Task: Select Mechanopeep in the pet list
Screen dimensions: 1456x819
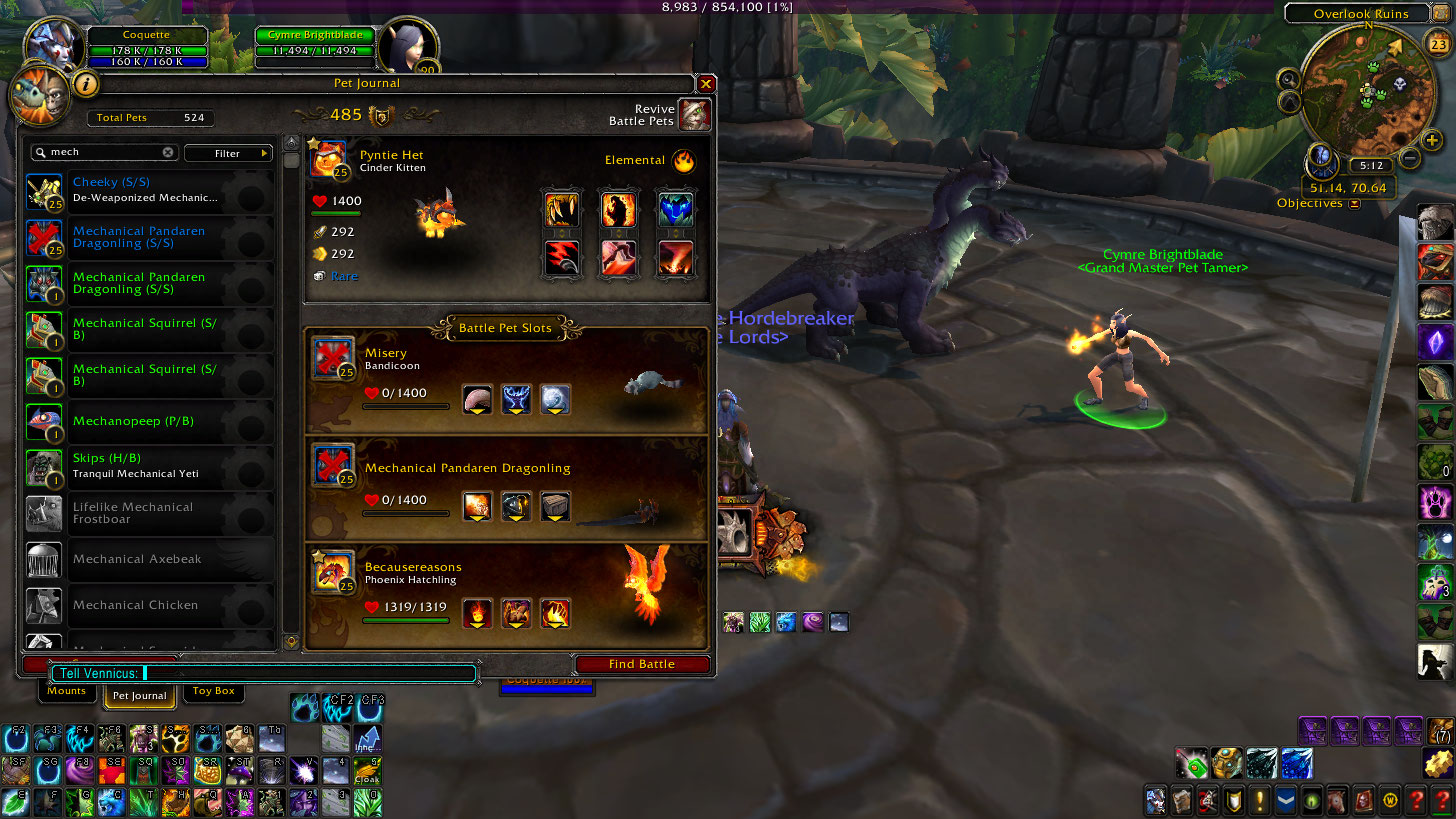Action: pyautogui.click(x=148, y=422)
